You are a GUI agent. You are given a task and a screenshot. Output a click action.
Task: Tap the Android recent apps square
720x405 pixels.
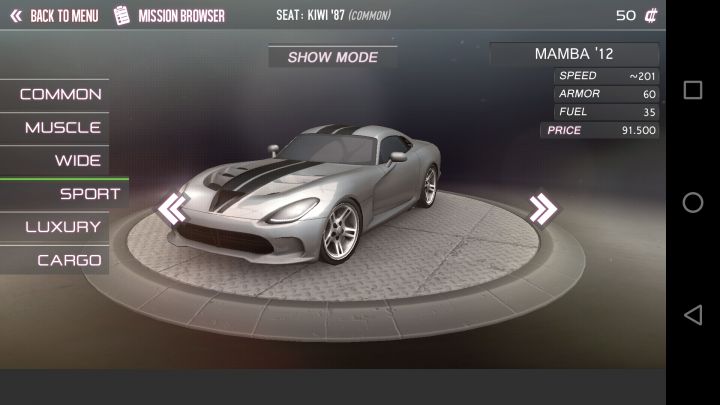(x=692, y=90)
